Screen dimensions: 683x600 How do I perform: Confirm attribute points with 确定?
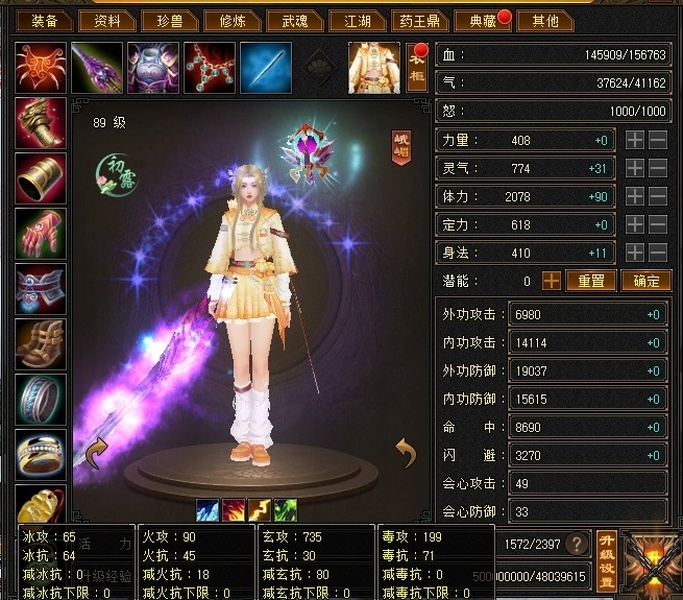pyautogui.click(x=646, y=281)
